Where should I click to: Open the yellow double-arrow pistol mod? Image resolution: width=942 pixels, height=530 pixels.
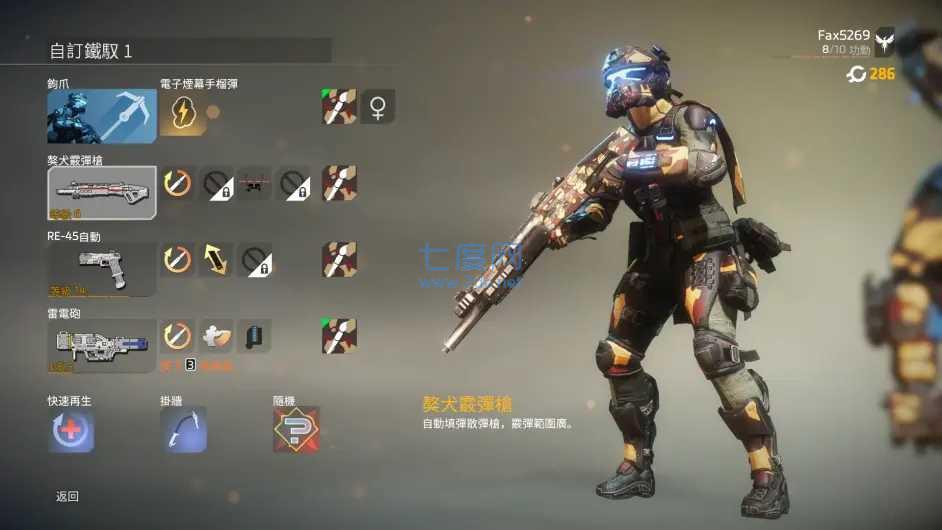216,260
